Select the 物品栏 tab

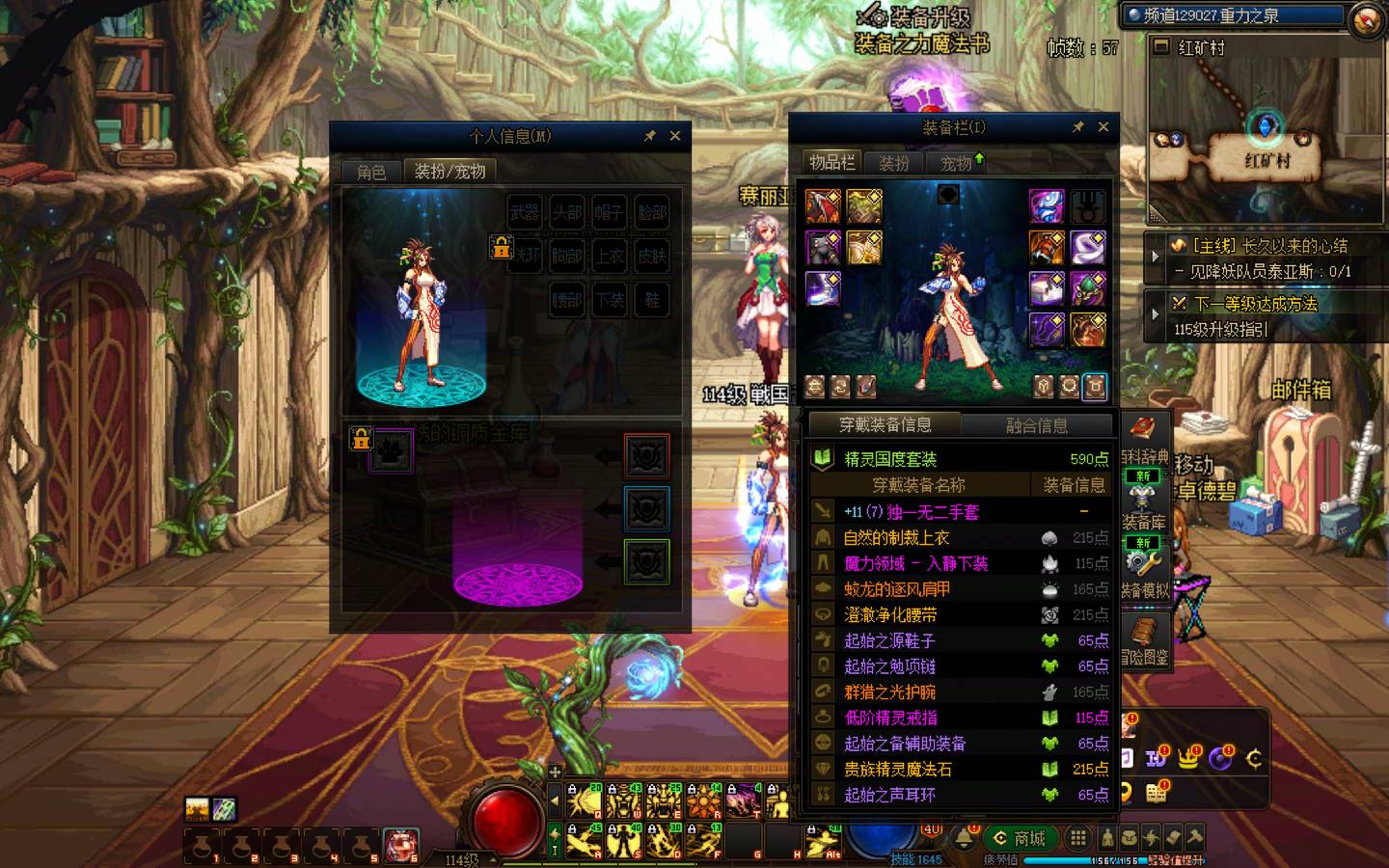point(831,162)
